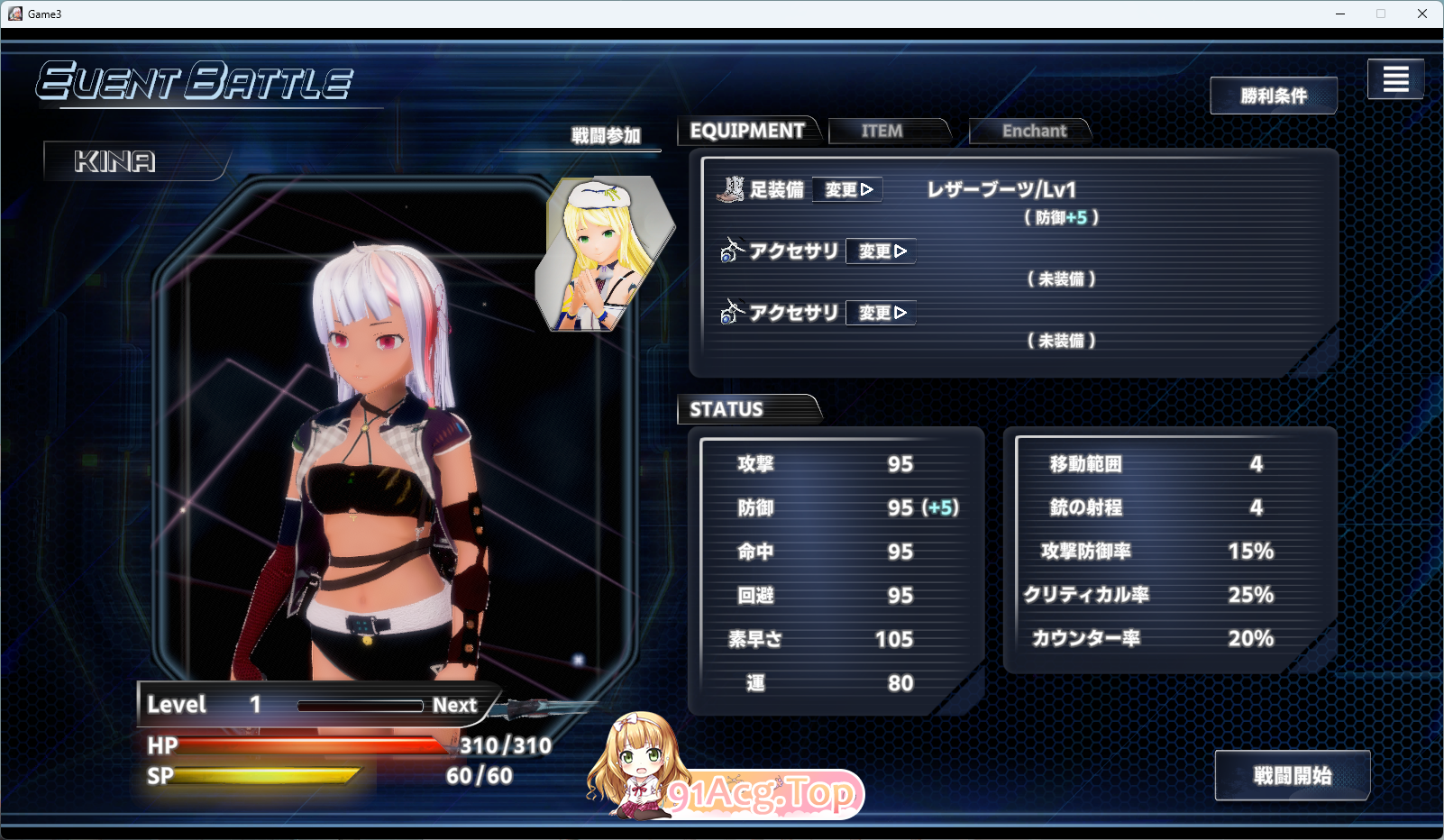Image resolution: width=1444 pixels, height=840 pixels.
Task: Open the 勝利条件 victory conditions panel
Action: [x=1274, y=96]
